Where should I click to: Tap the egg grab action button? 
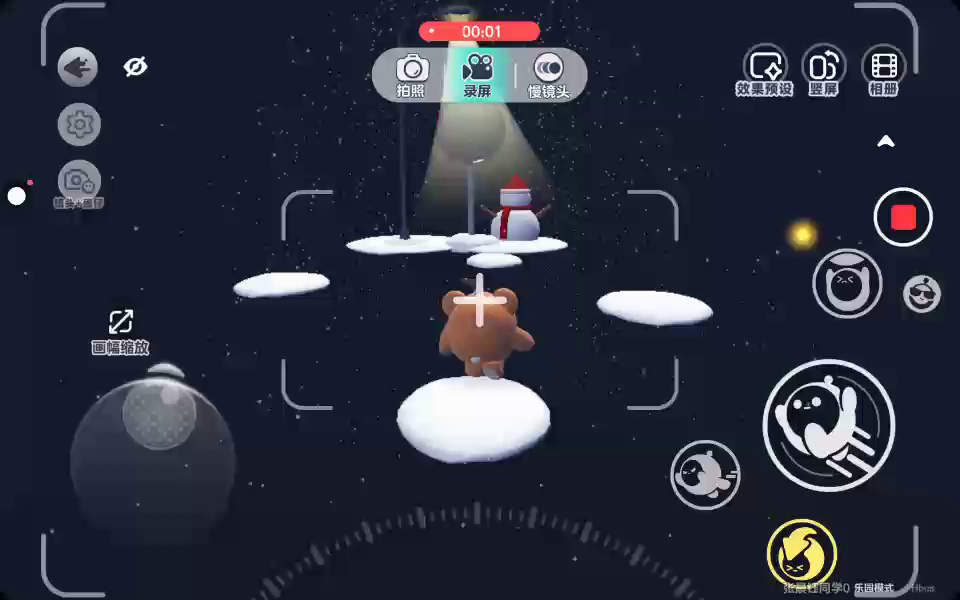point(847,284)
